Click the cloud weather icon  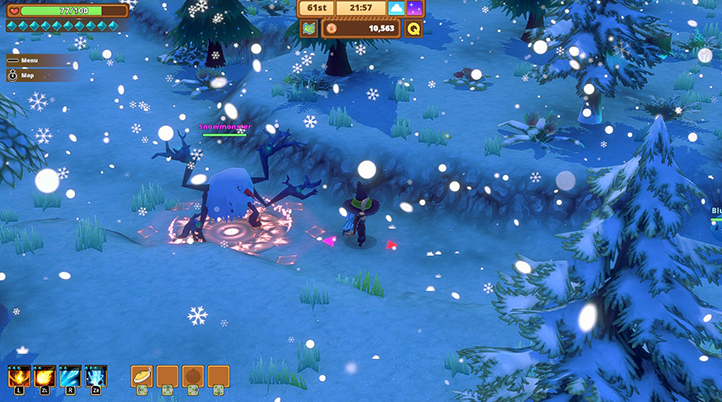click(396, 8)
